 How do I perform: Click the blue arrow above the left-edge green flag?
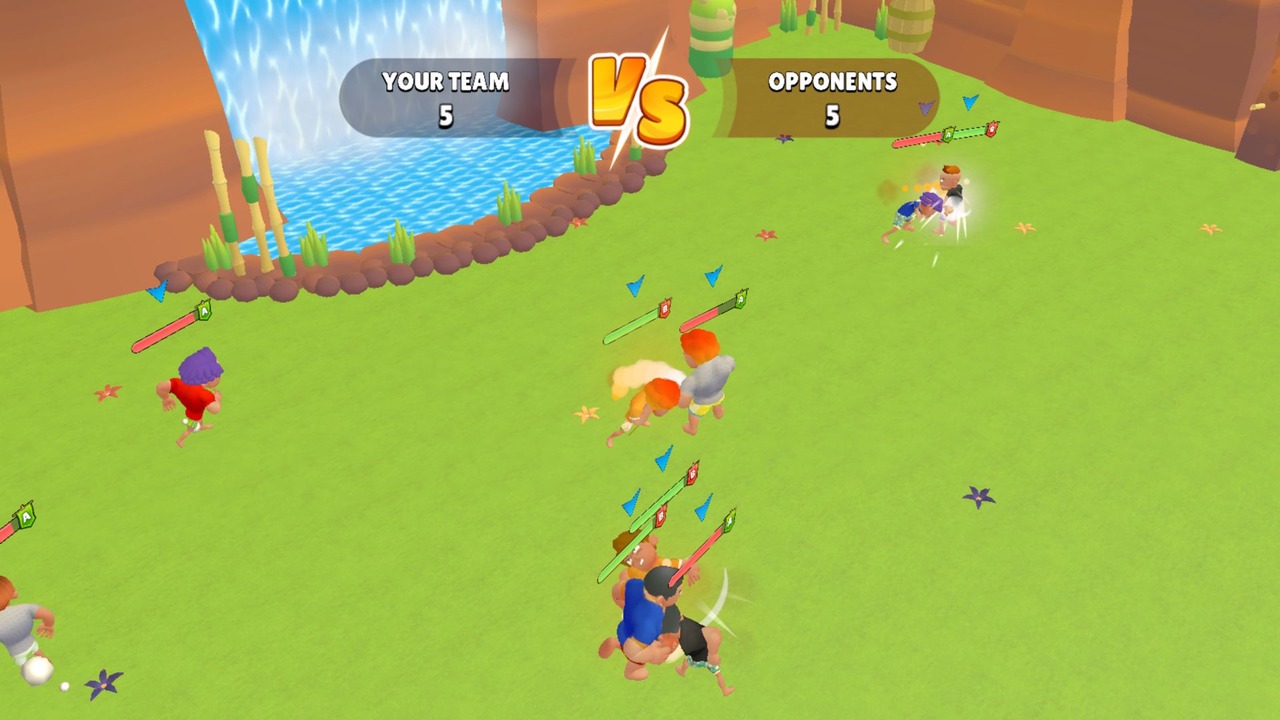[155, 292]
